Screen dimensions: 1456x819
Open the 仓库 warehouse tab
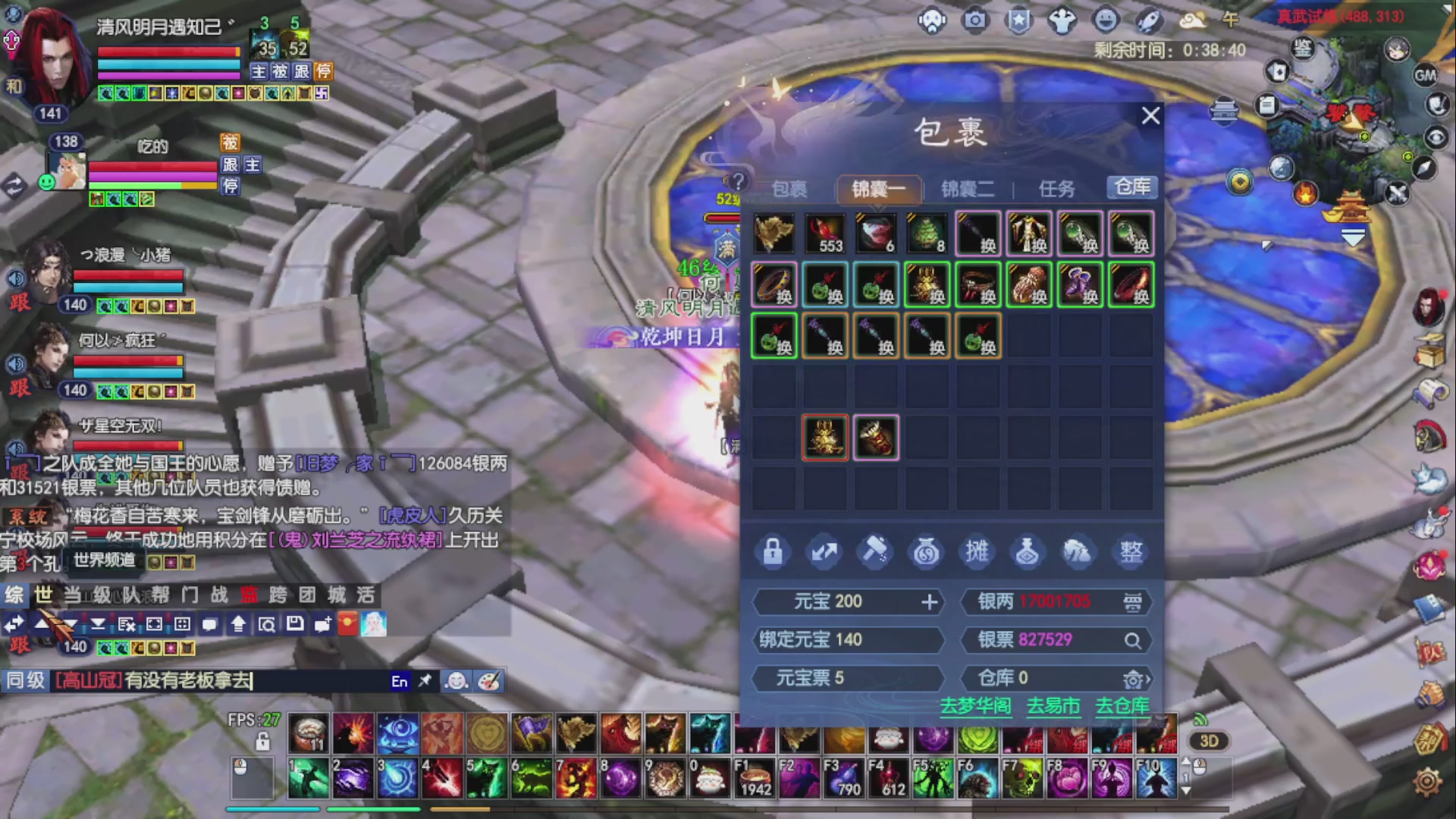1132,187
